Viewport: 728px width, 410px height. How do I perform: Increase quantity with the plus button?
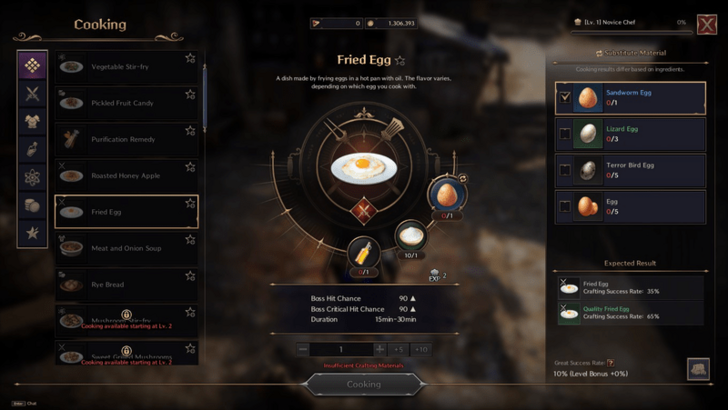[x=379, y=349]
